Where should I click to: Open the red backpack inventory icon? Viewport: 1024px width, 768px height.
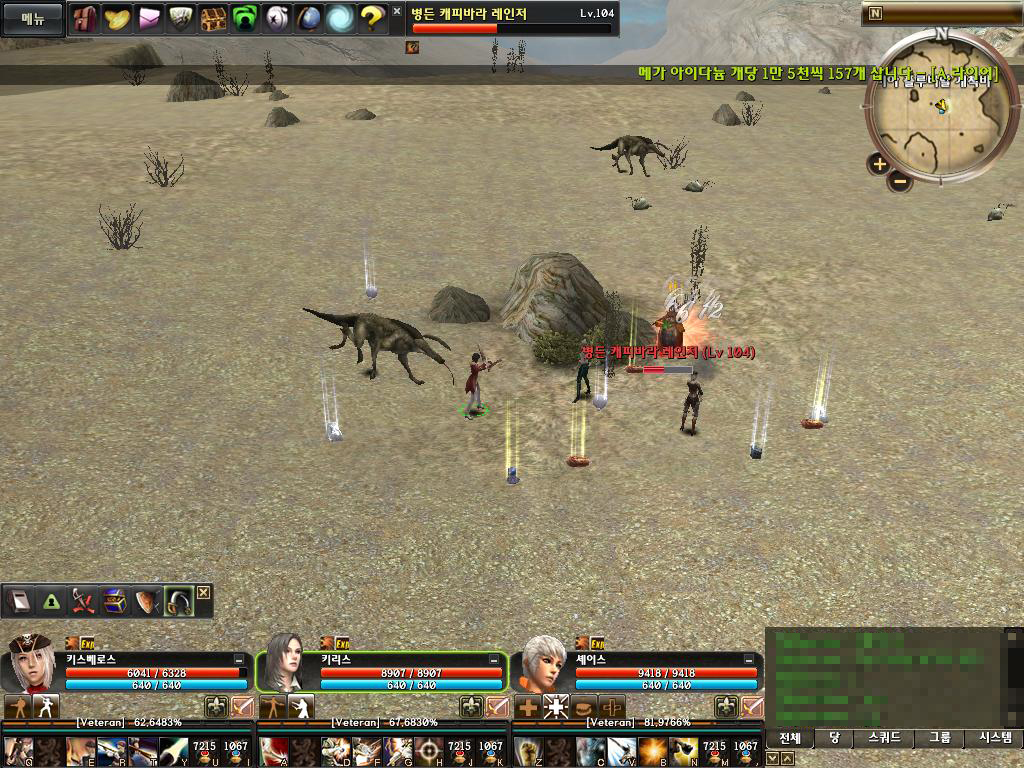(x=85, y=18)
